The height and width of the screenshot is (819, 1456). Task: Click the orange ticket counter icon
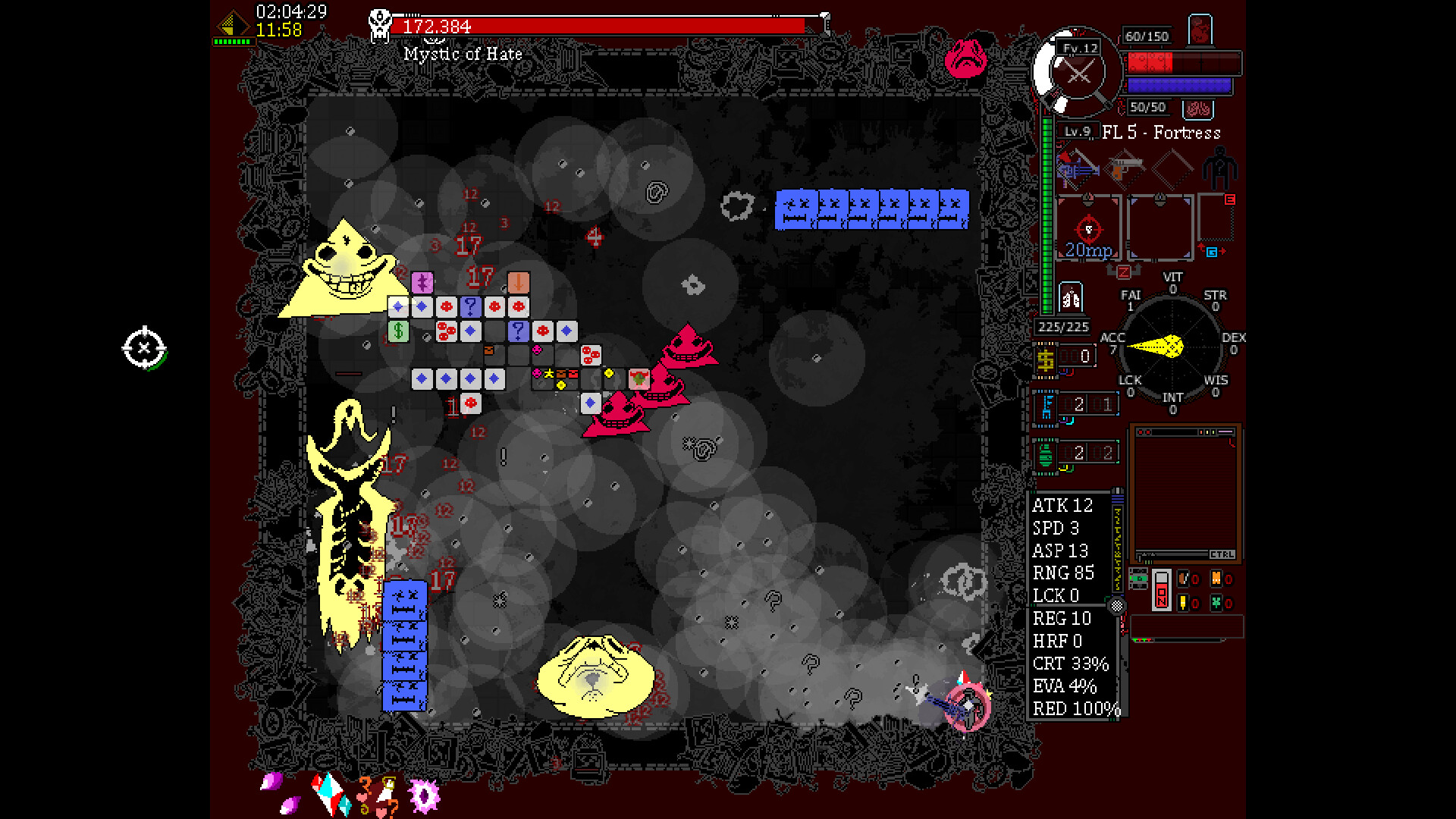point(1216,579)
